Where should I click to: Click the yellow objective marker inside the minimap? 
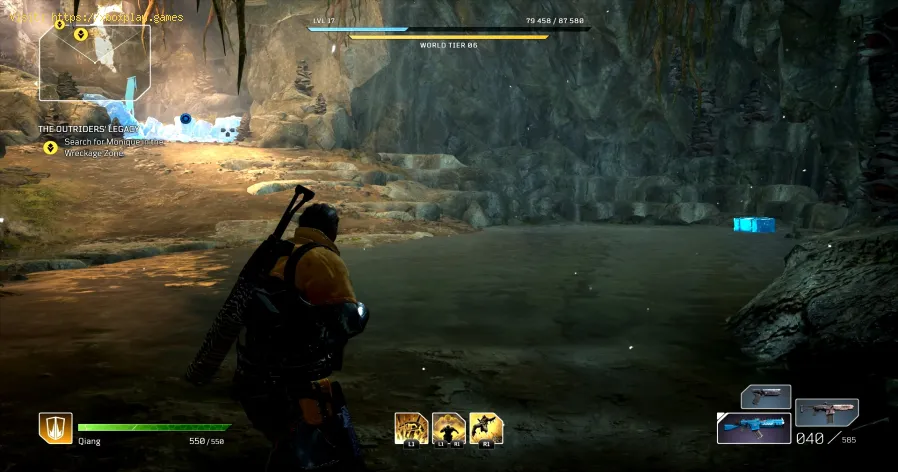[82, 34]
